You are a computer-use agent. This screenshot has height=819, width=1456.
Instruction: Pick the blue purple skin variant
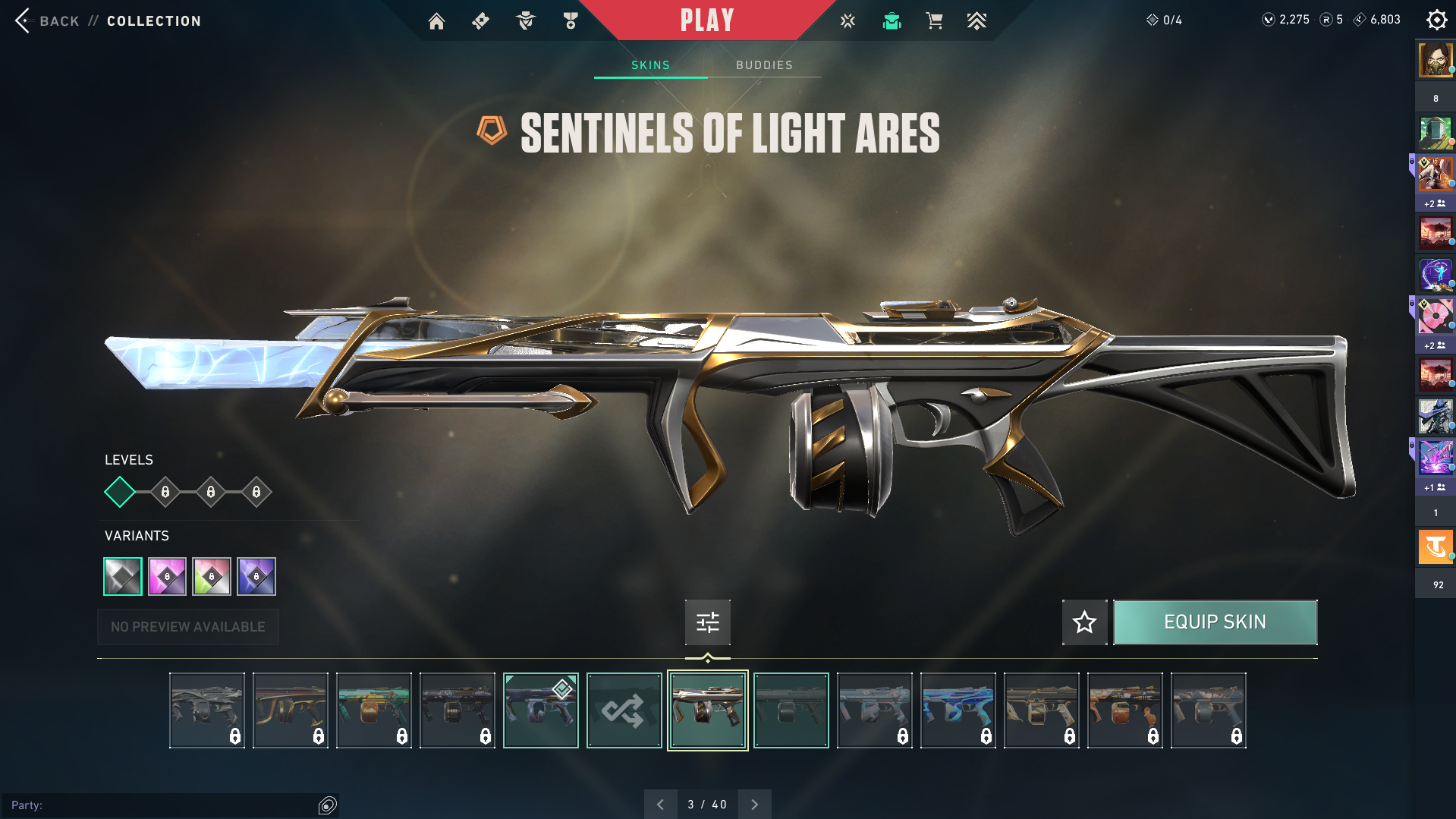click(256, 577)
